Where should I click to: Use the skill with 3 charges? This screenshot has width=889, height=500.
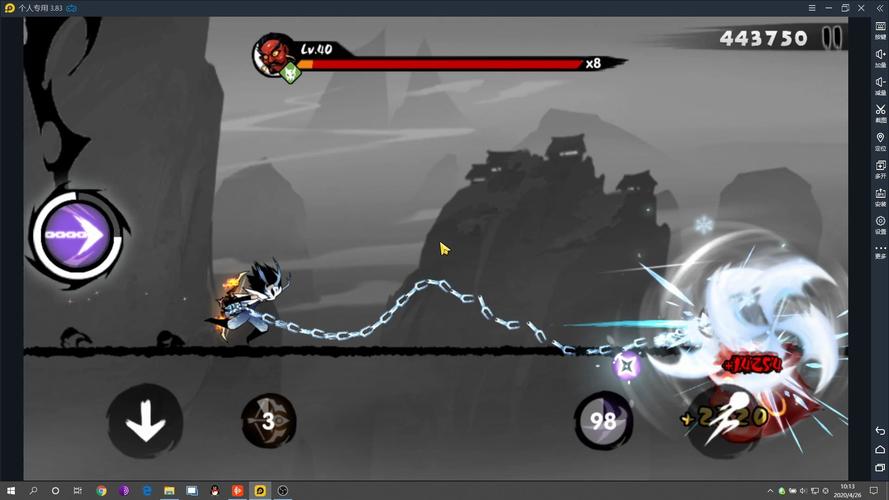269,421
